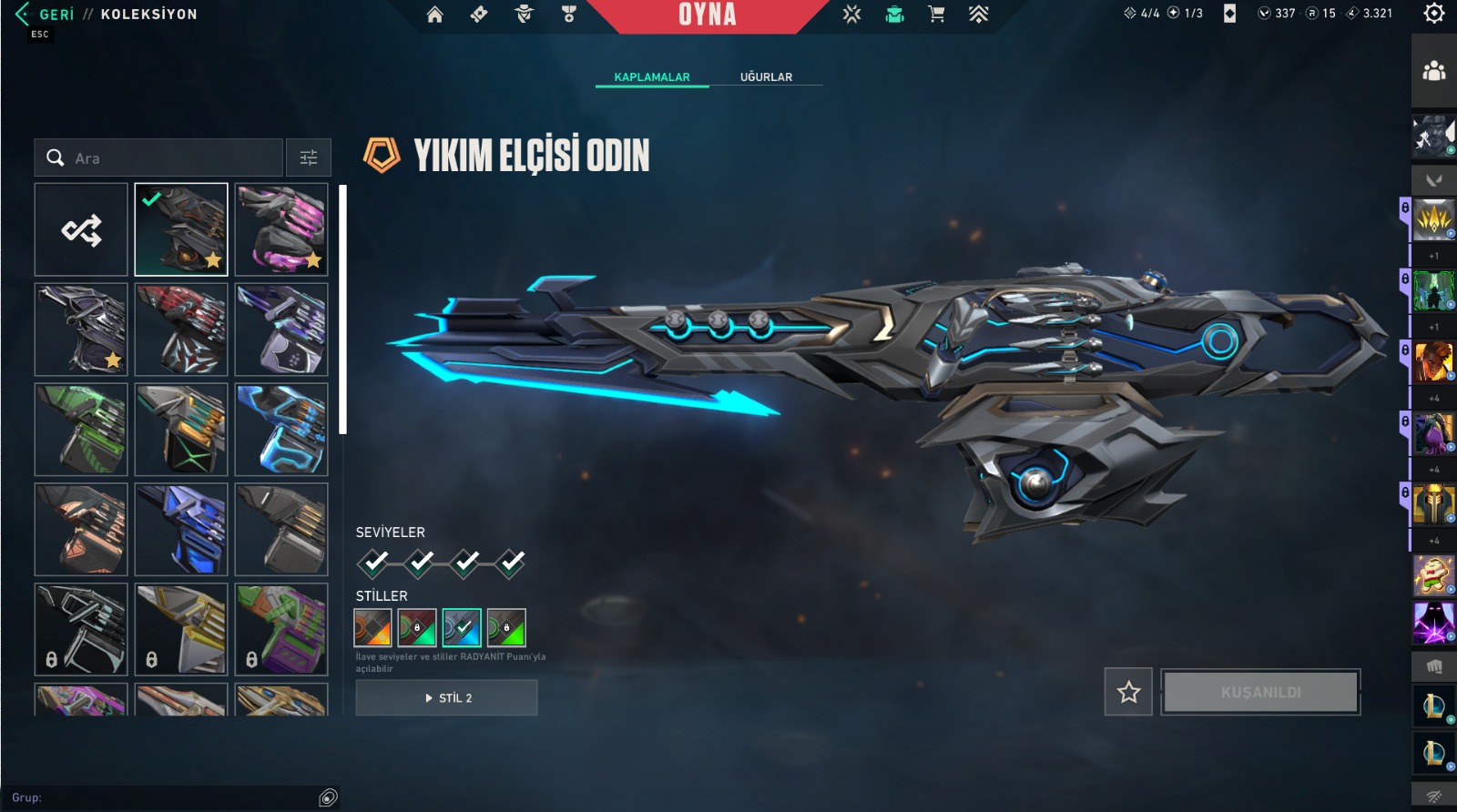
Task: Select the KAPLAMALAR tab
Action: pos(652,77)
